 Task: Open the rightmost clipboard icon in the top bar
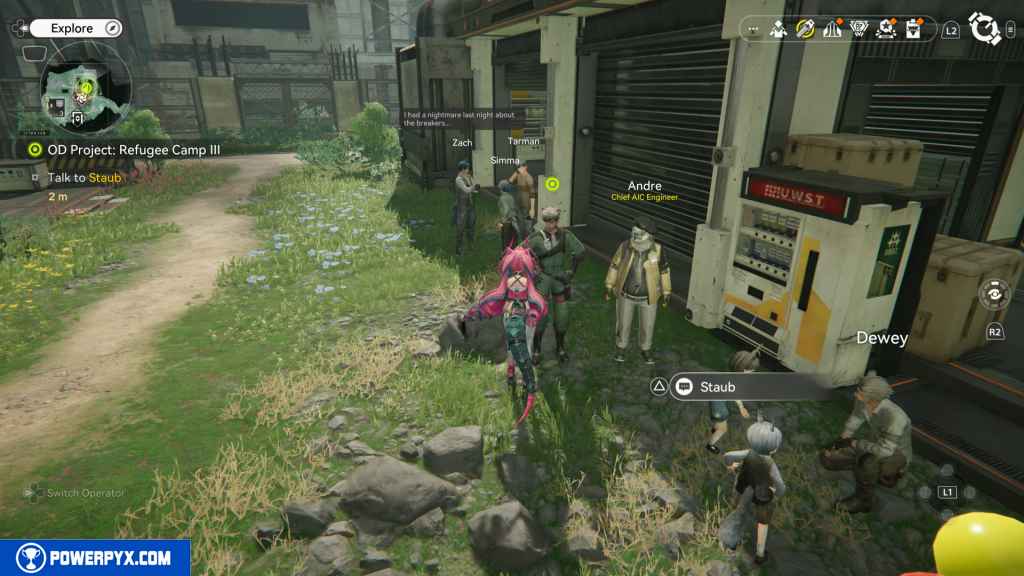[913, 30]
